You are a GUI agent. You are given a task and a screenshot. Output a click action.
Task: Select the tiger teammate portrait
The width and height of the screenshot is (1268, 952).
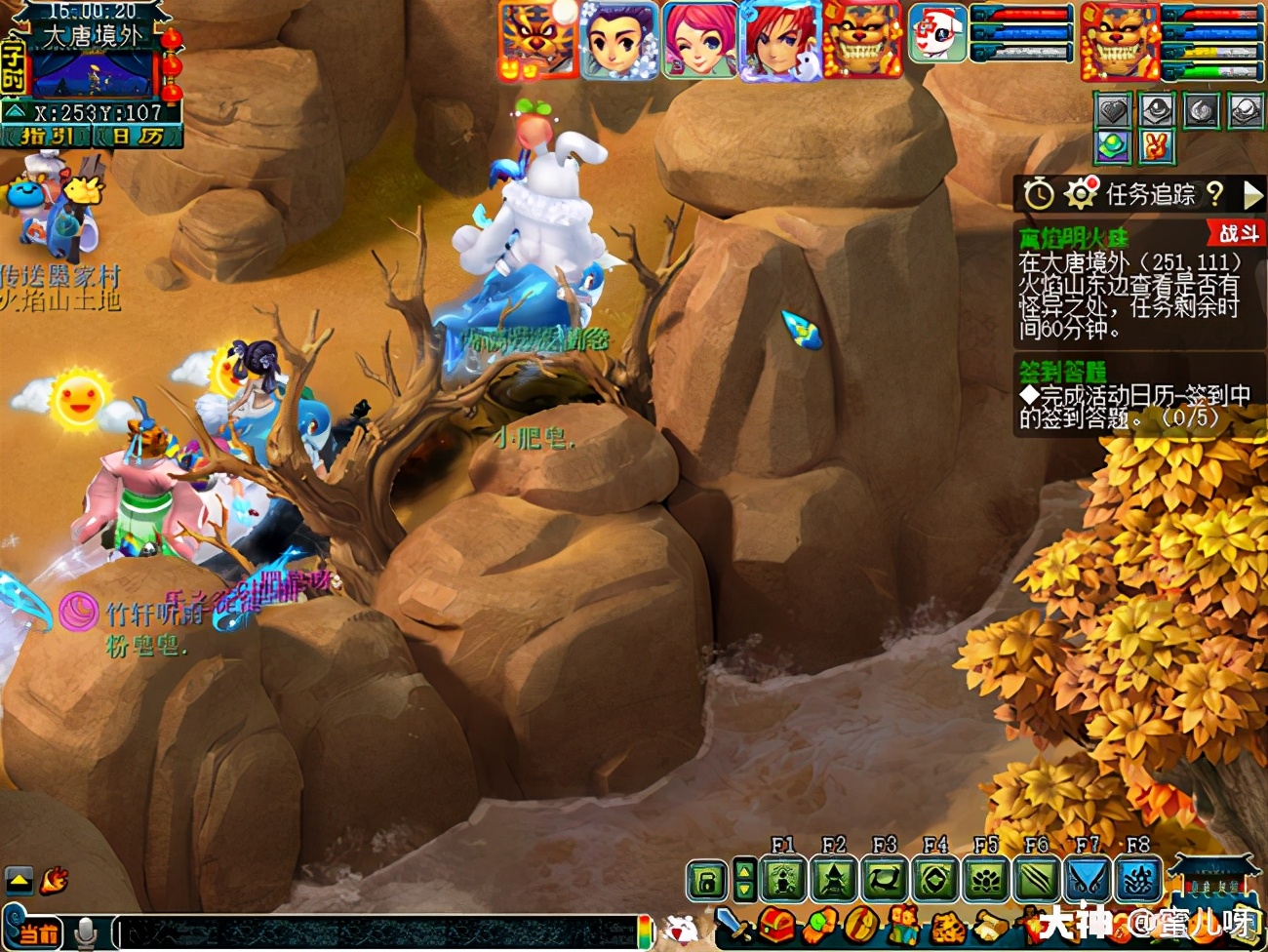point(537,41)
